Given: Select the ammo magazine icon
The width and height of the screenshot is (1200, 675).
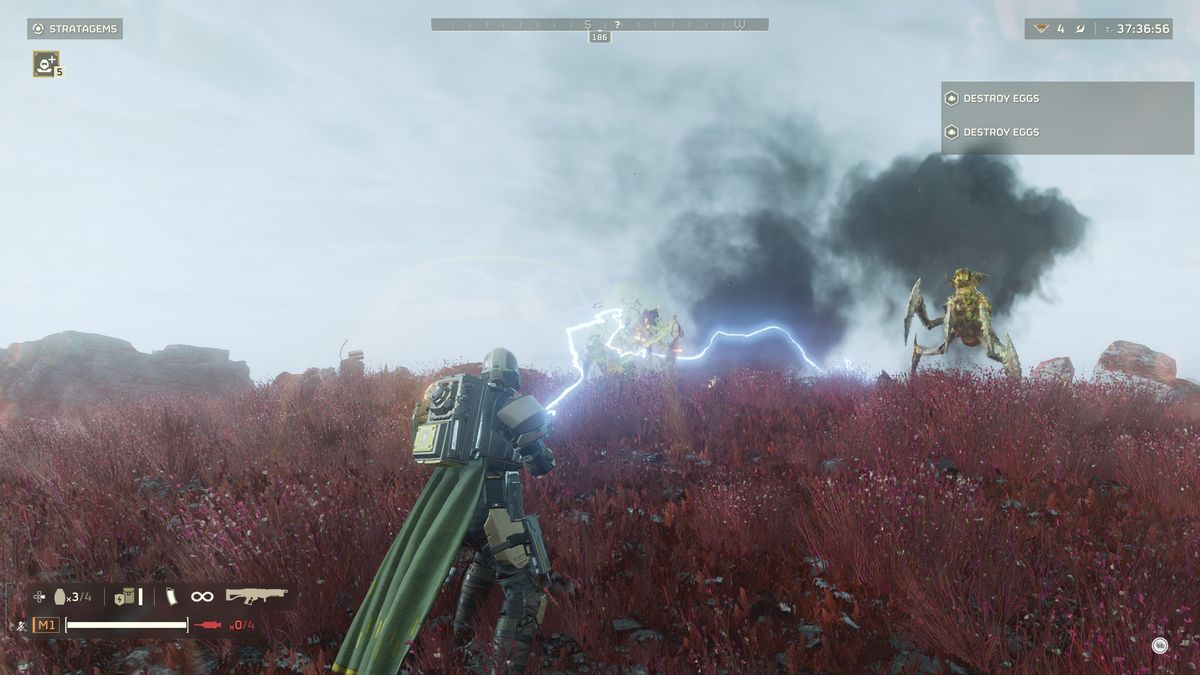Looking at the screenshot, I should 169,597.
